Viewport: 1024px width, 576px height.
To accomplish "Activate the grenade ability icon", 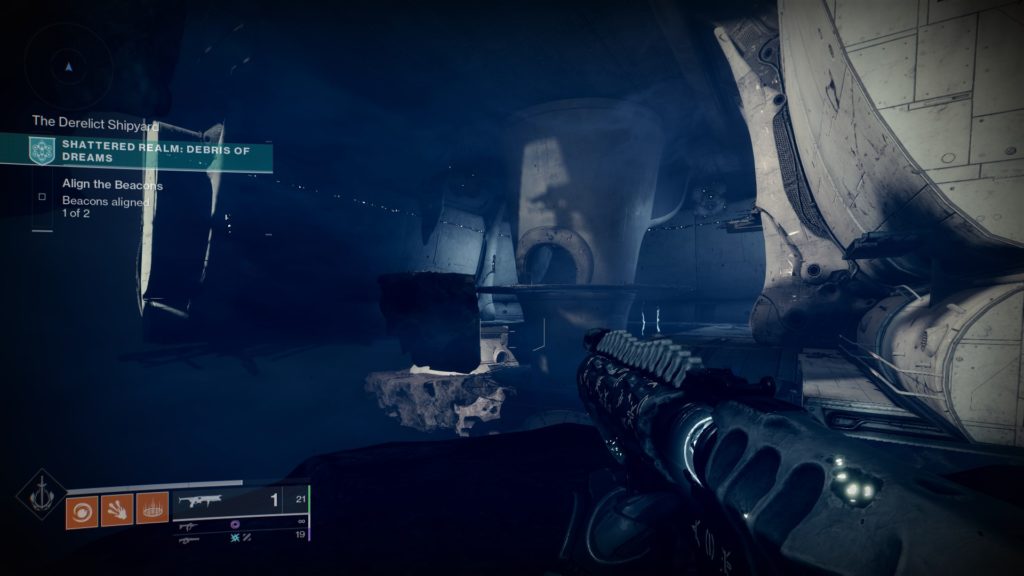I will [x=152, y=511].
